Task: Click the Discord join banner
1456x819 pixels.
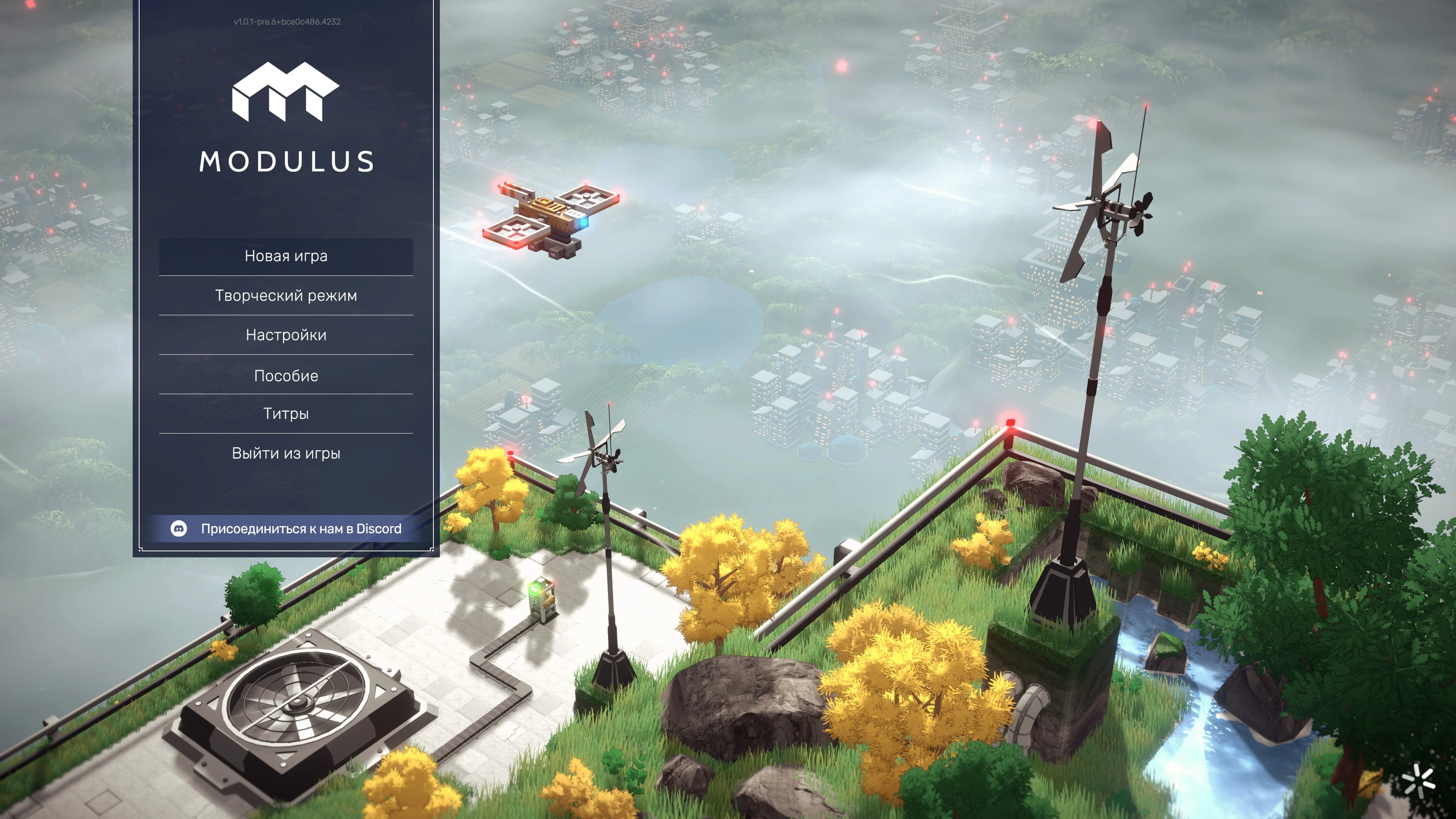Action: [288, 529]
